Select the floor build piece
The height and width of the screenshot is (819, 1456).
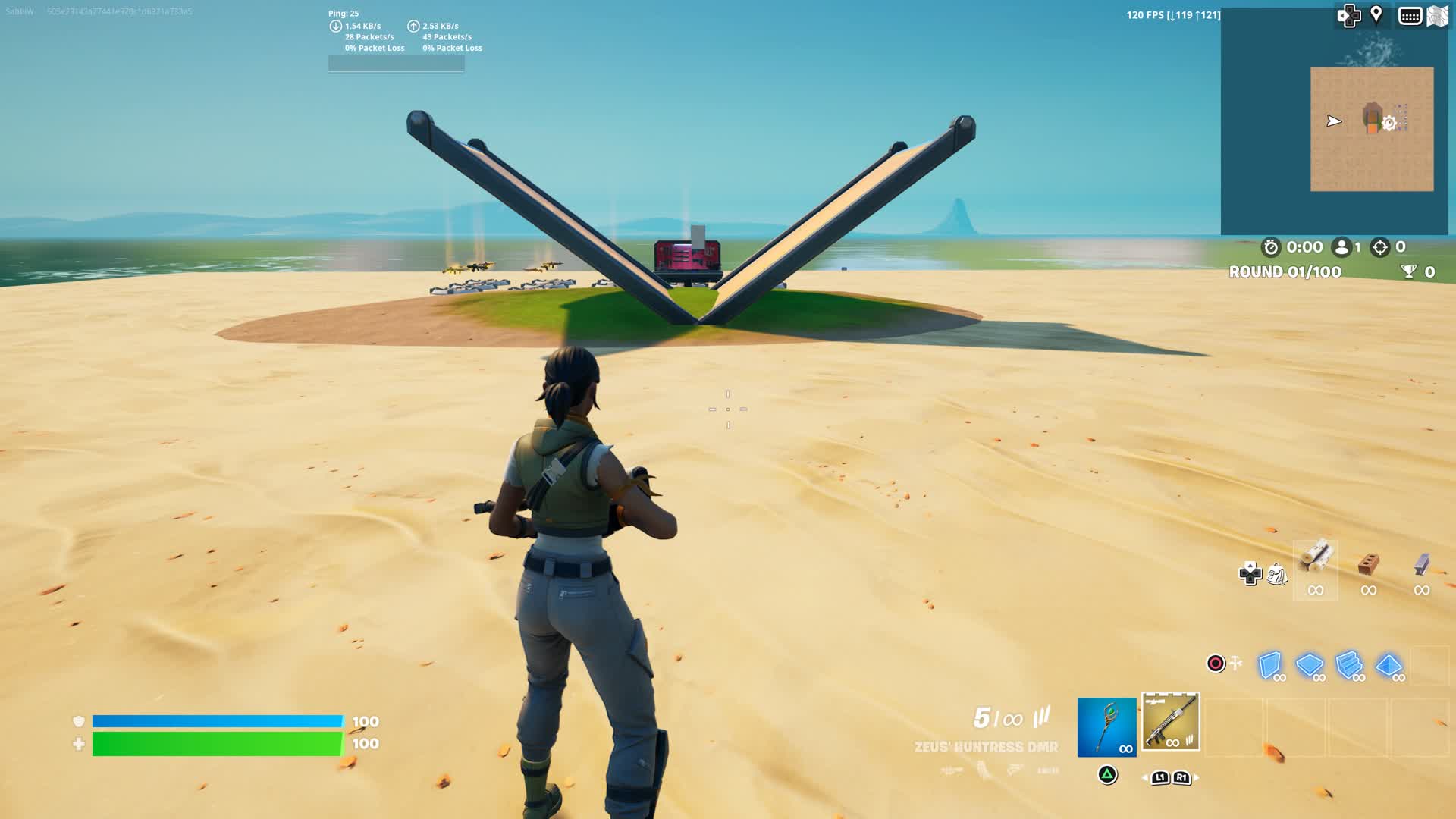[x=1310, y=663]
